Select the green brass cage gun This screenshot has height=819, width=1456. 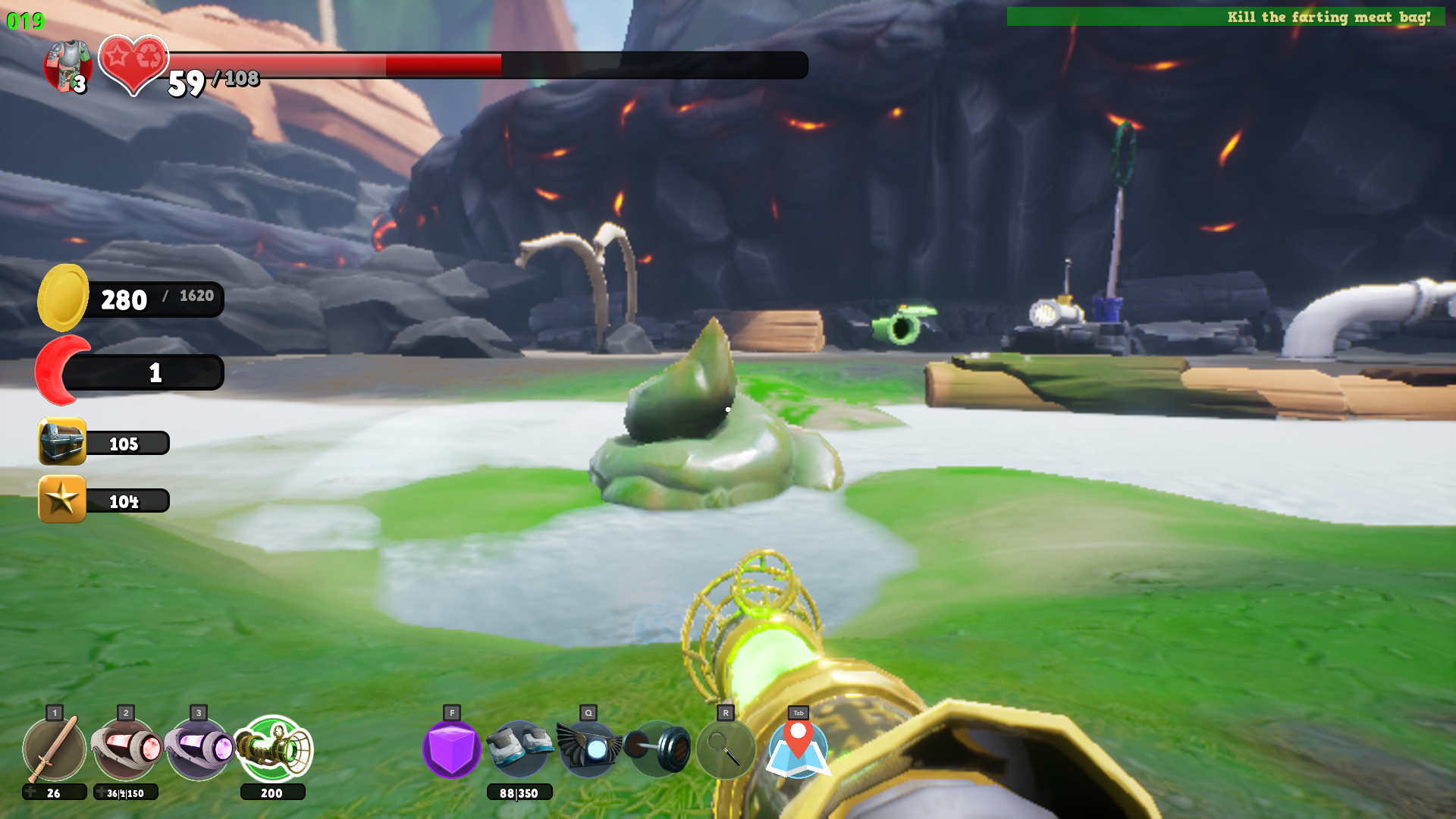coord(273,749)
